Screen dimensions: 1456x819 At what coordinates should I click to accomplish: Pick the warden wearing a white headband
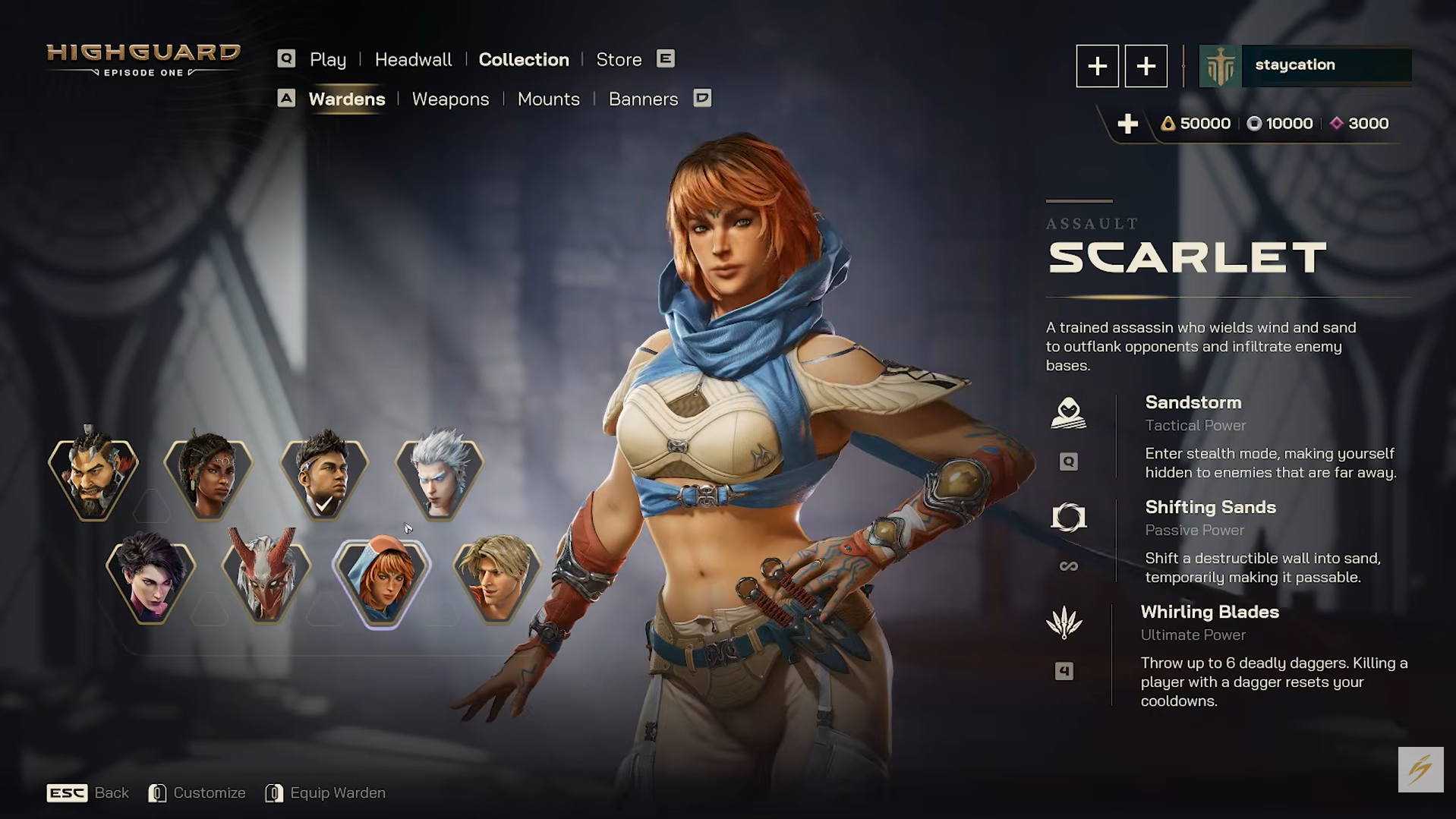(x=324, y=476)
